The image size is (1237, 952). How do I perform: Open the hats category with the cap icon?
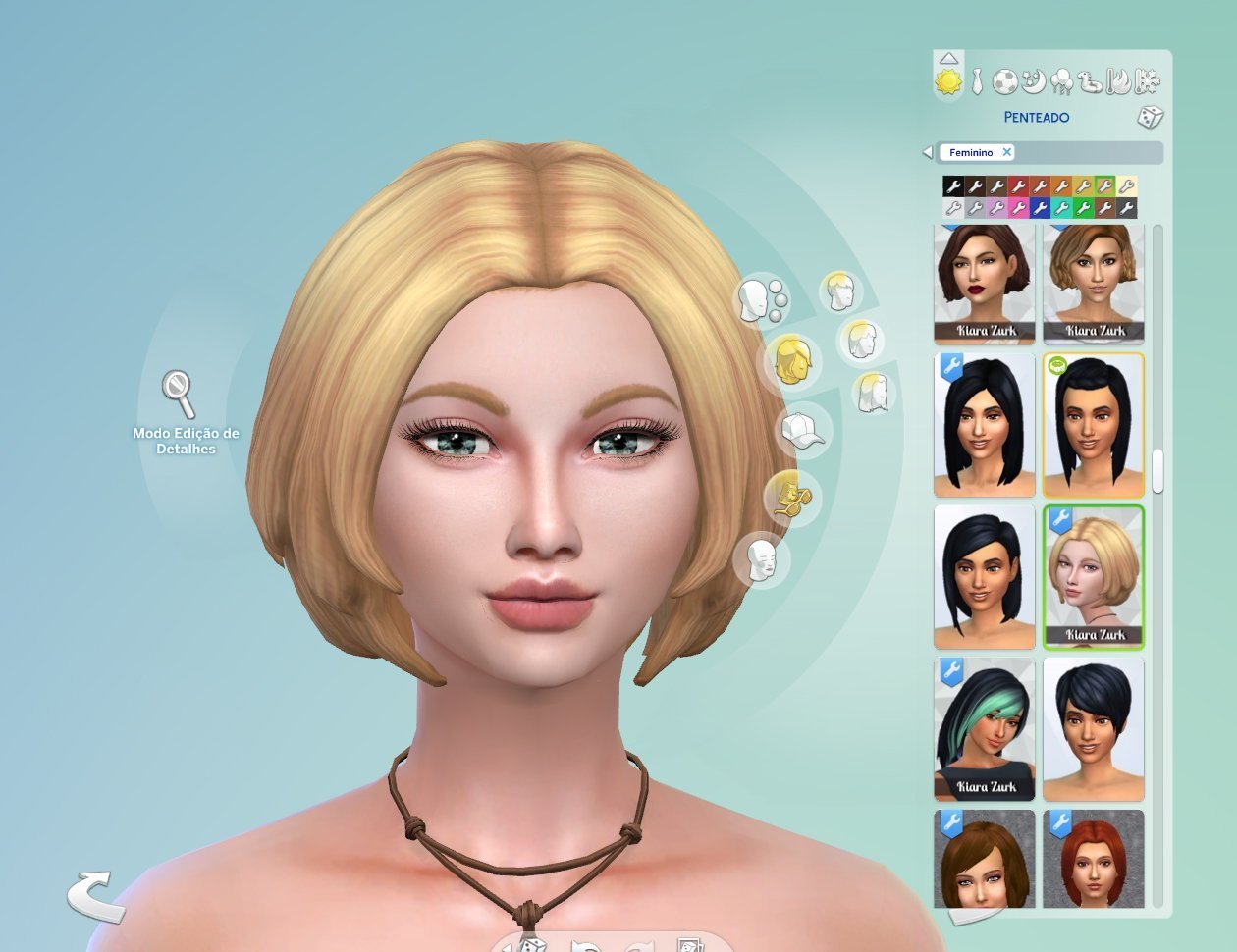click(803, 431)
